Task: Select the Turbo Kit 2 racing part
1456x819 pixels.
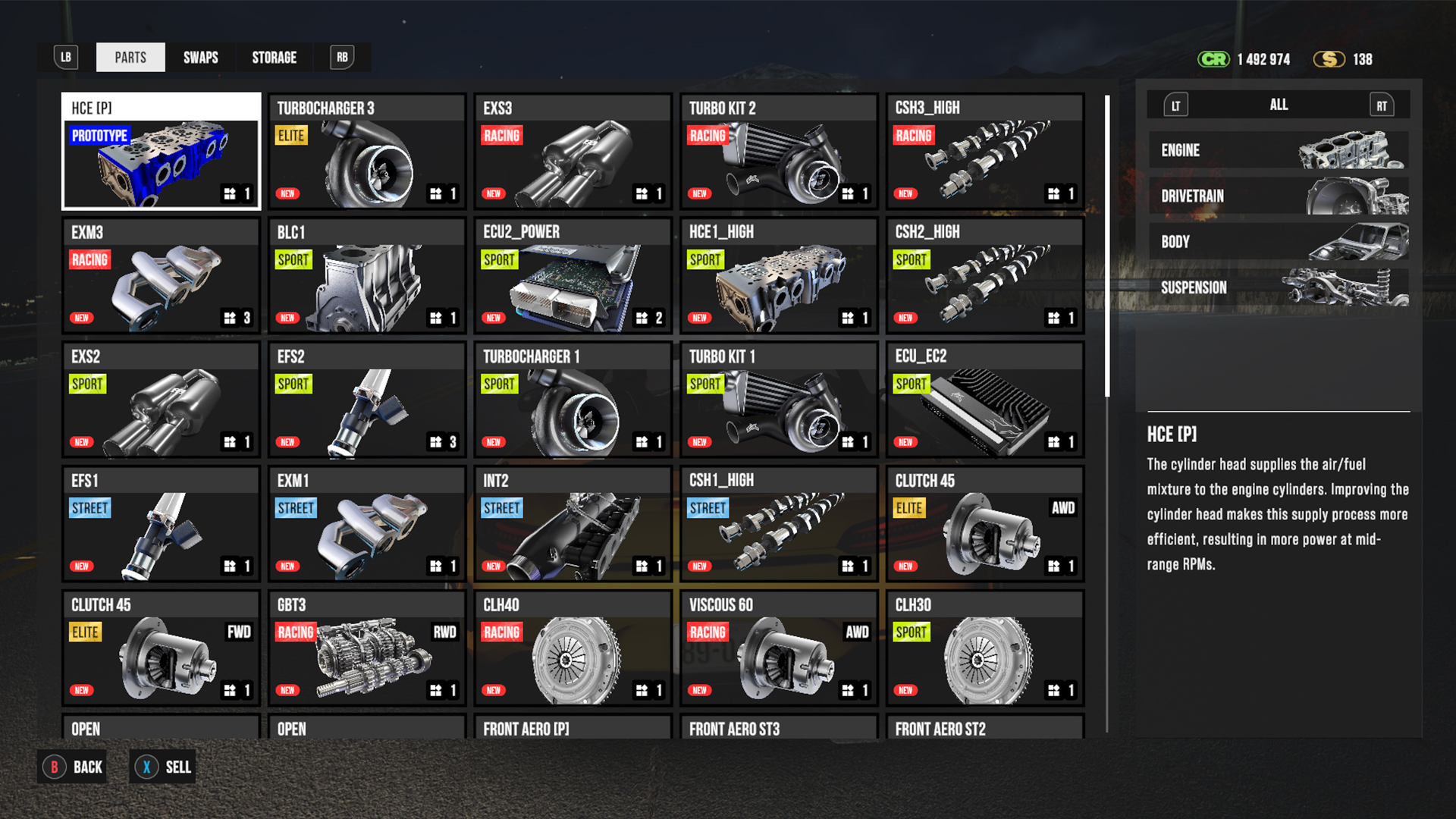Action: [x=779, y=152]
